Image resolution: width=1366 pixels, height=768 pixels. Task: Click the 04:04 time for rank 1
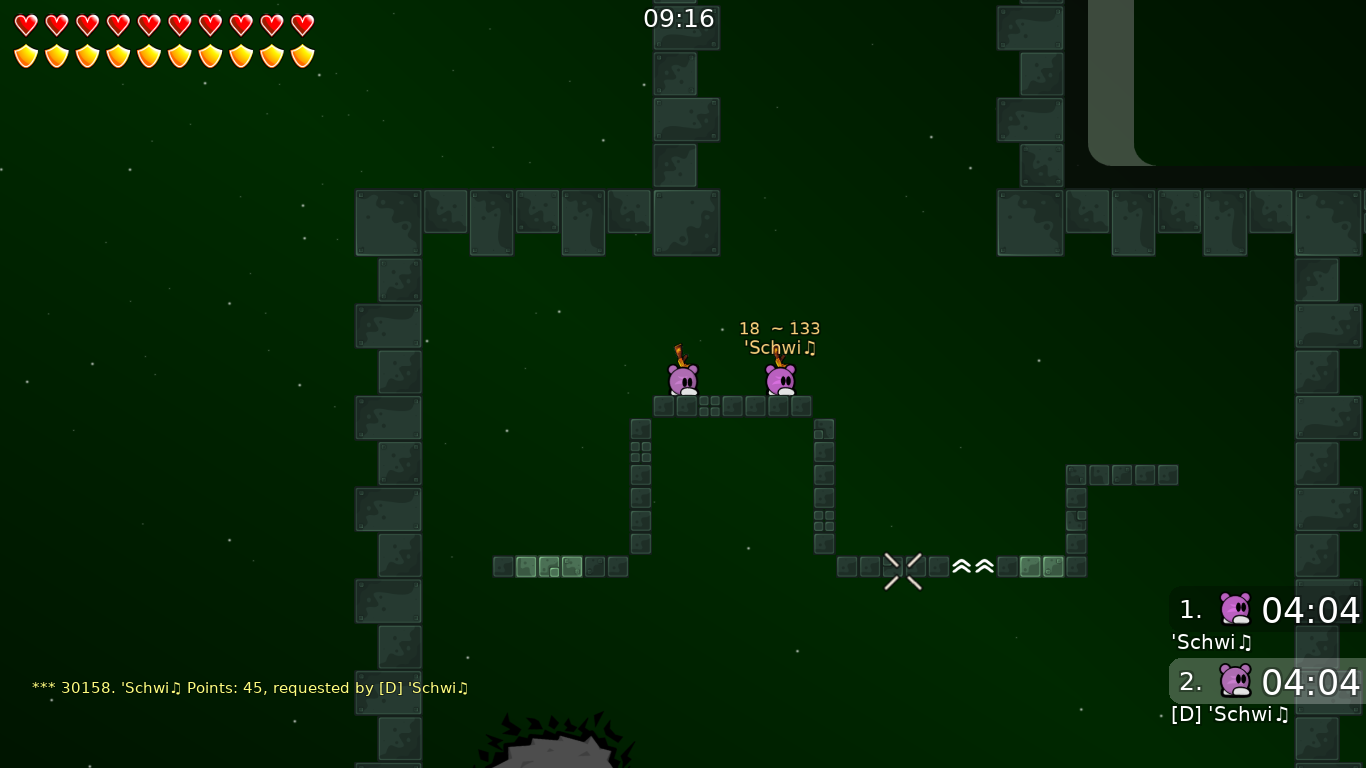[x=1310, y=611]
